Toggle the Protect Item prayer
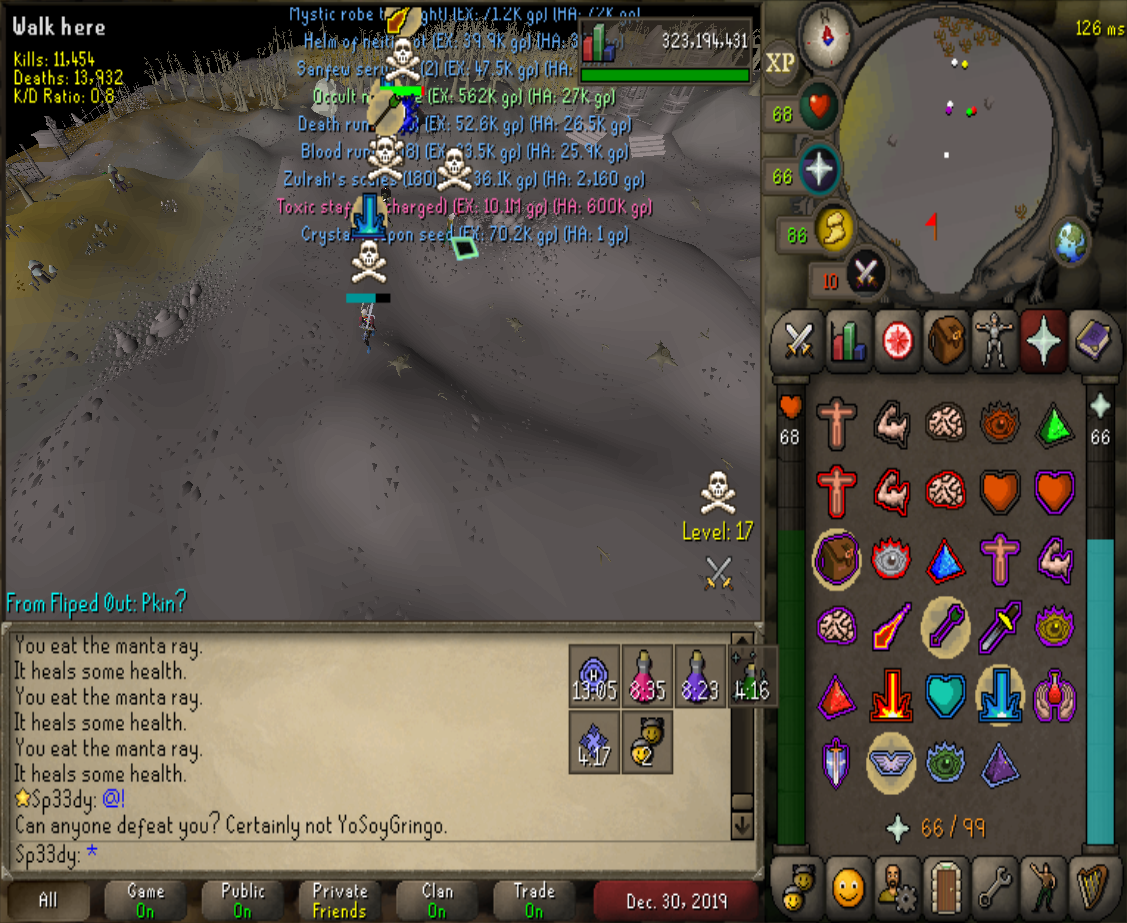This screenshot has height=923, width=1127. click(x=836, y=558)
